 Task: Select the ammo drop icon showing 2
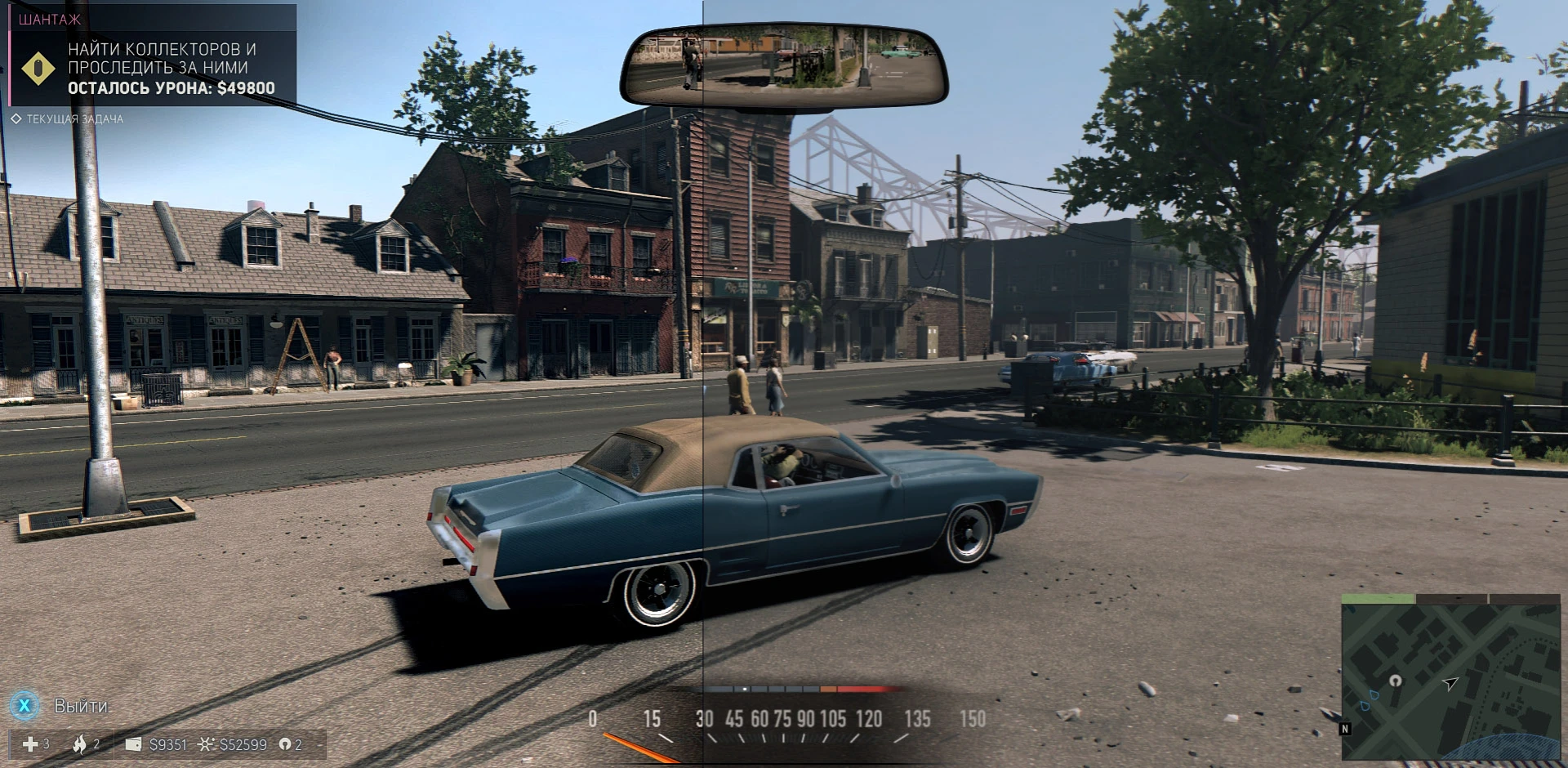click(x=285, y=744)
